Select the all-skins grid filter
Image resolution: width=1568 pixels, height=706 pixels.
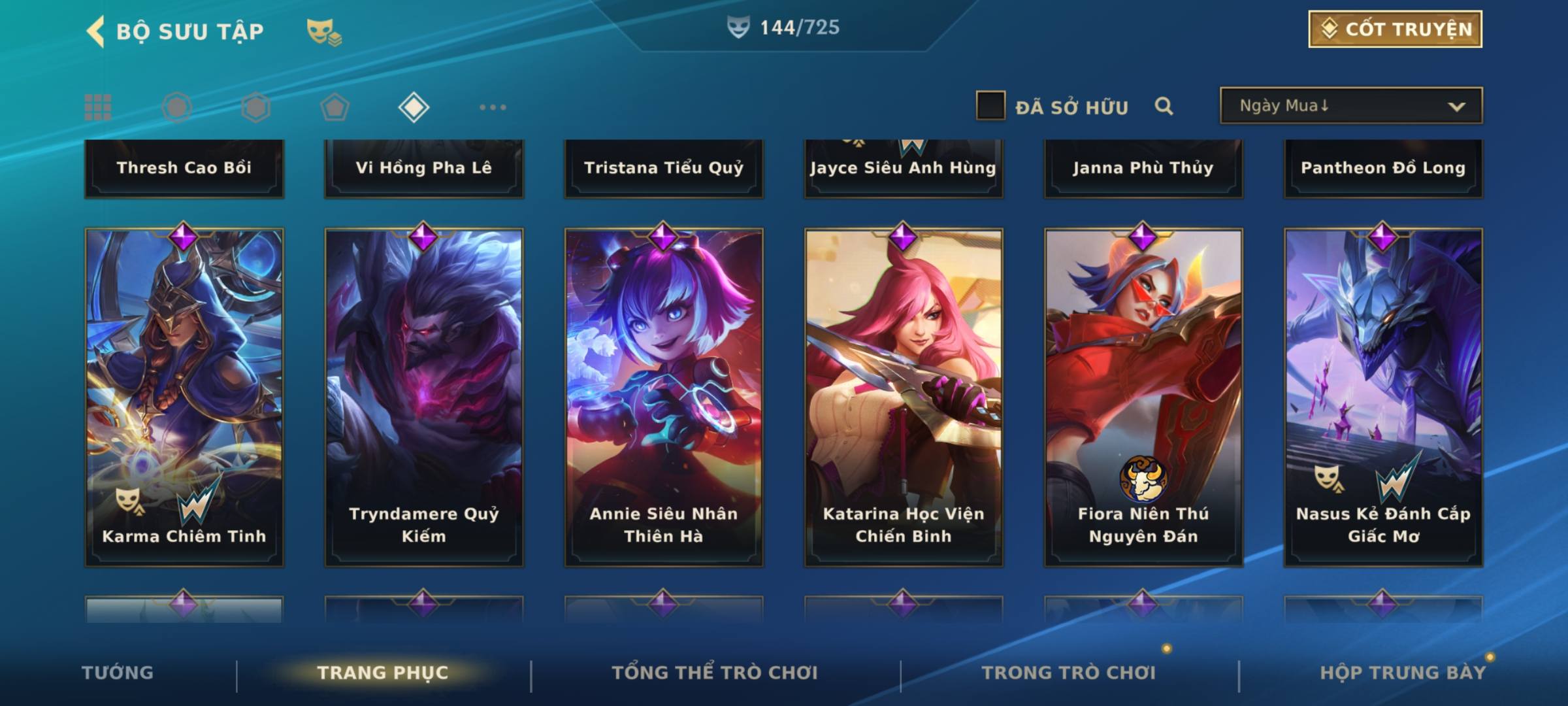pos(98,107)
